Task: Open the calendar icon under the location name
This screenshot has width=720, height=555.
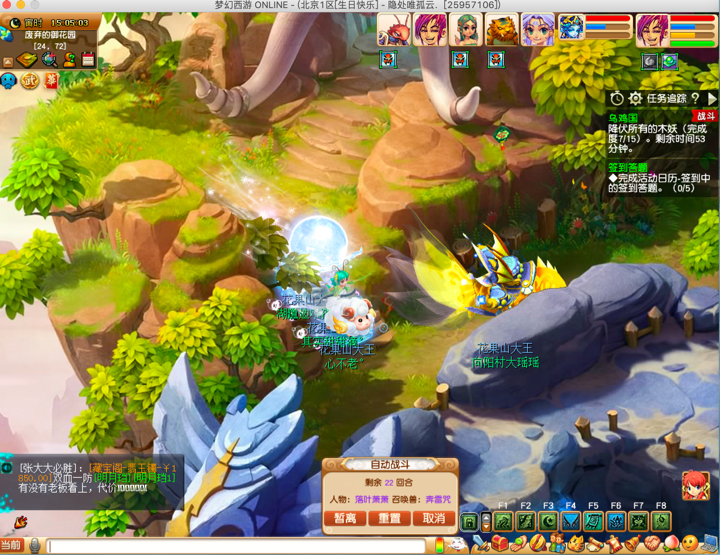Action: click(88, 60)
